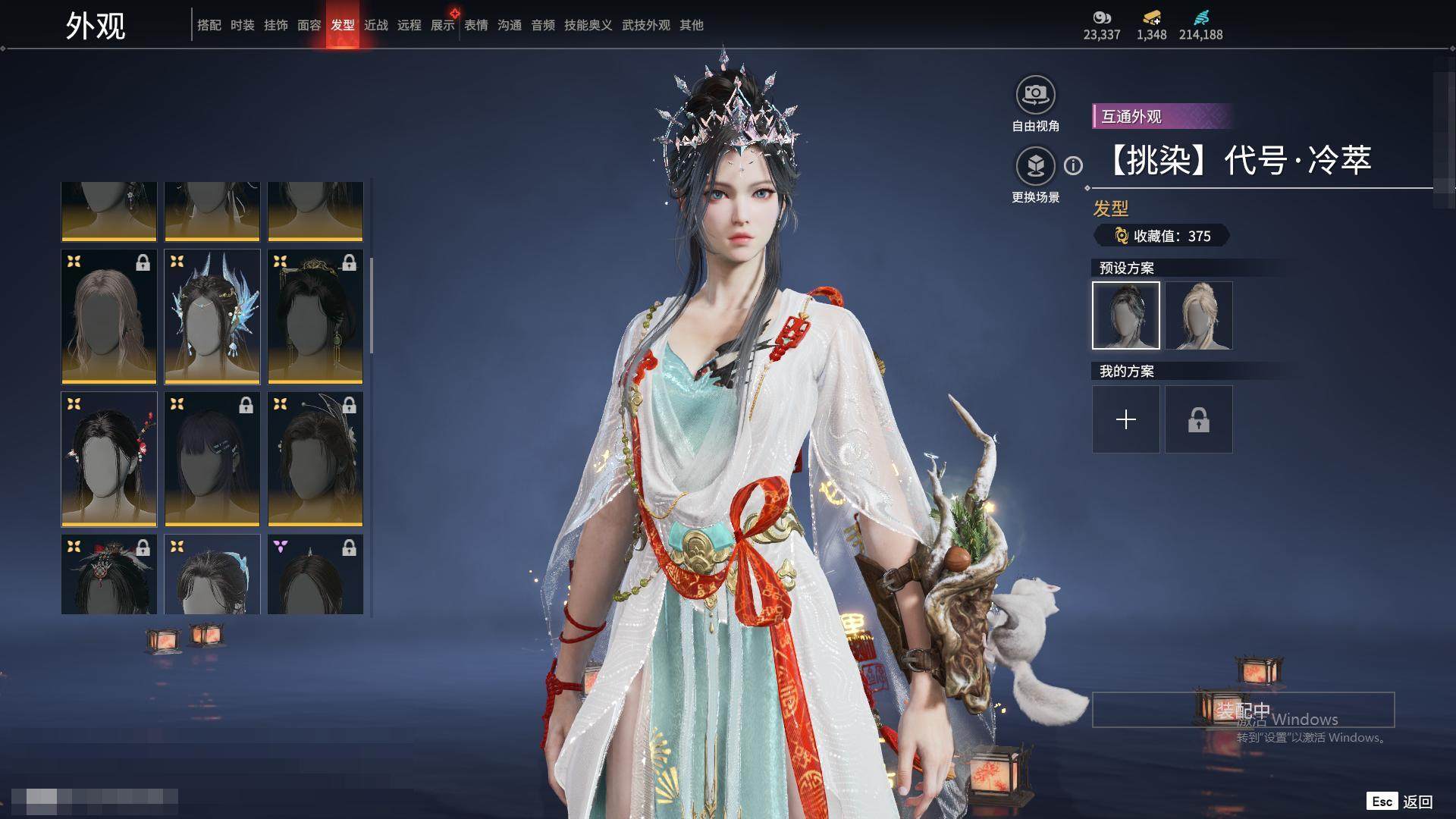Select the 挂饰 accessories tab

pyautogui.click(x=276, y=25)
